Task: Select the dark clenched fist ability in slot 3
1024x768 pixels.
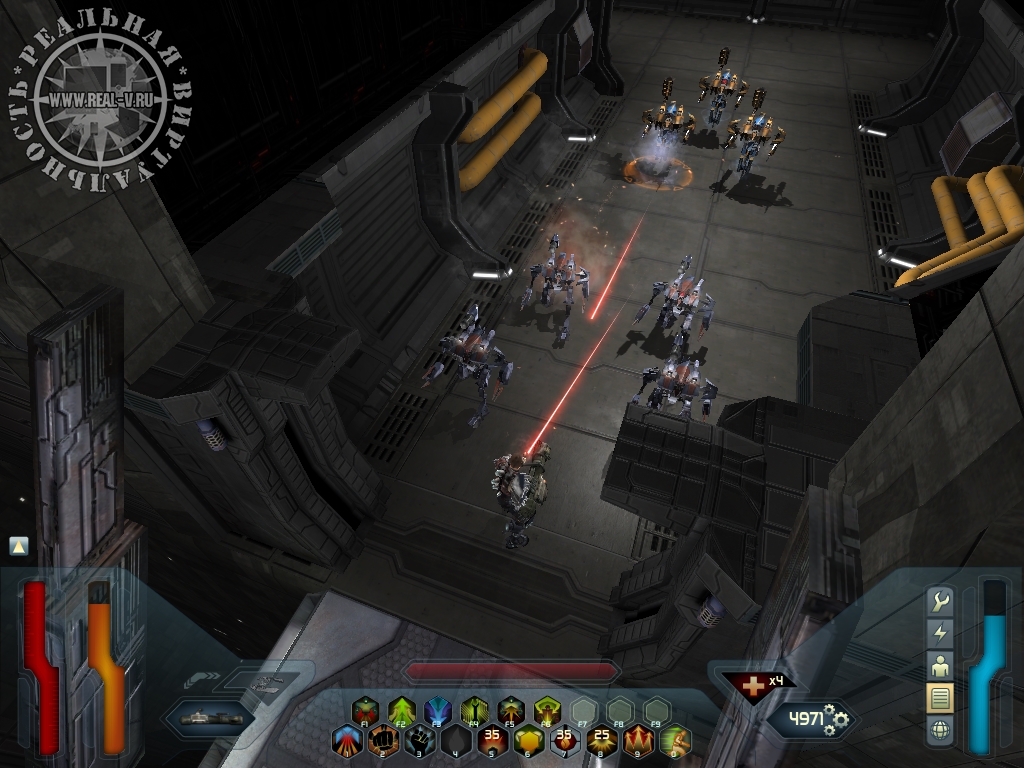Action: pyautogui.click(x=419, y=741)
